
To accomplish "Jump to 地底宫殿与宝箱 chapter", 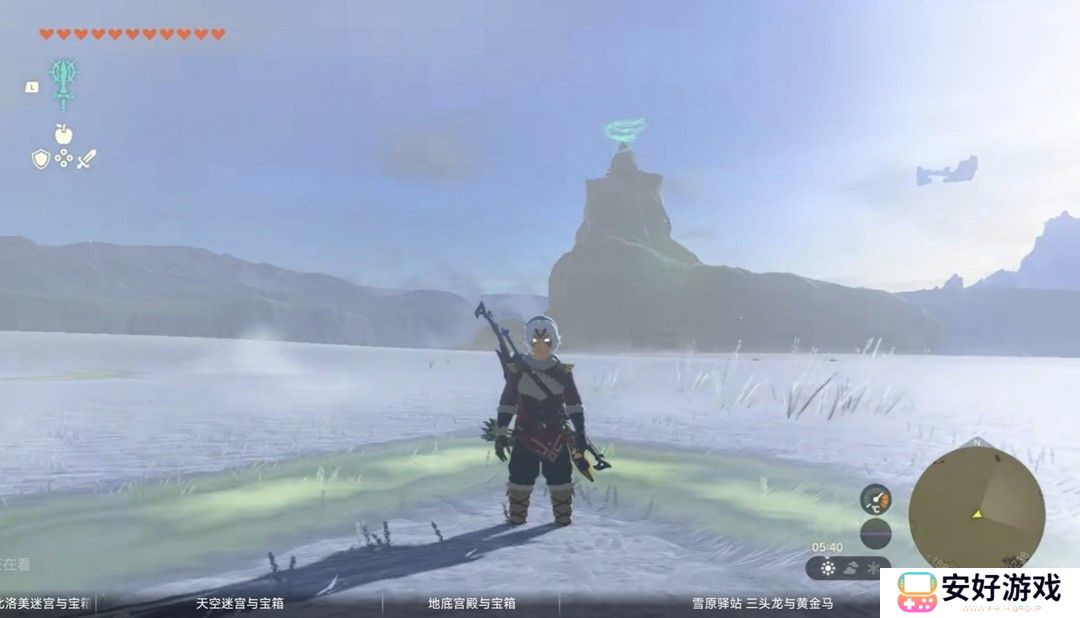I will pos(472,604).
